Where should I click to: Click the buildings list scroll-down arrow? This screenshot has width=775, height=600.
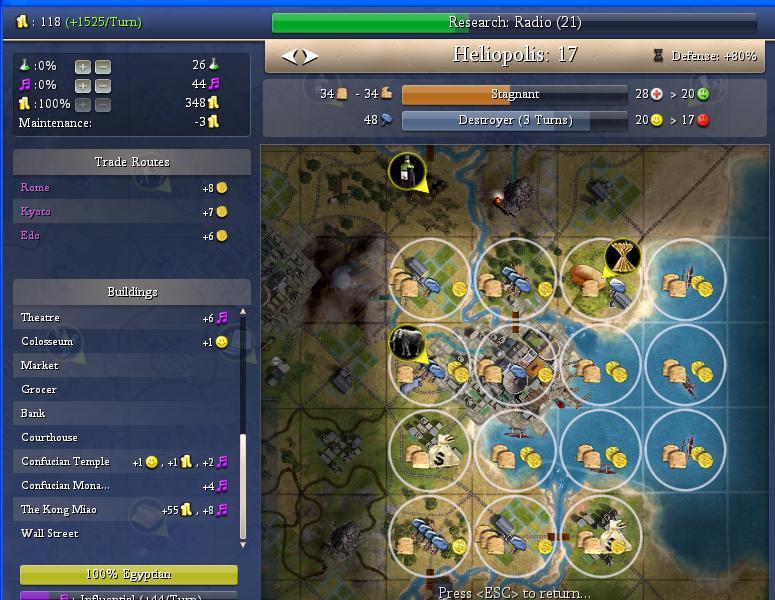(x=243, y=543)
